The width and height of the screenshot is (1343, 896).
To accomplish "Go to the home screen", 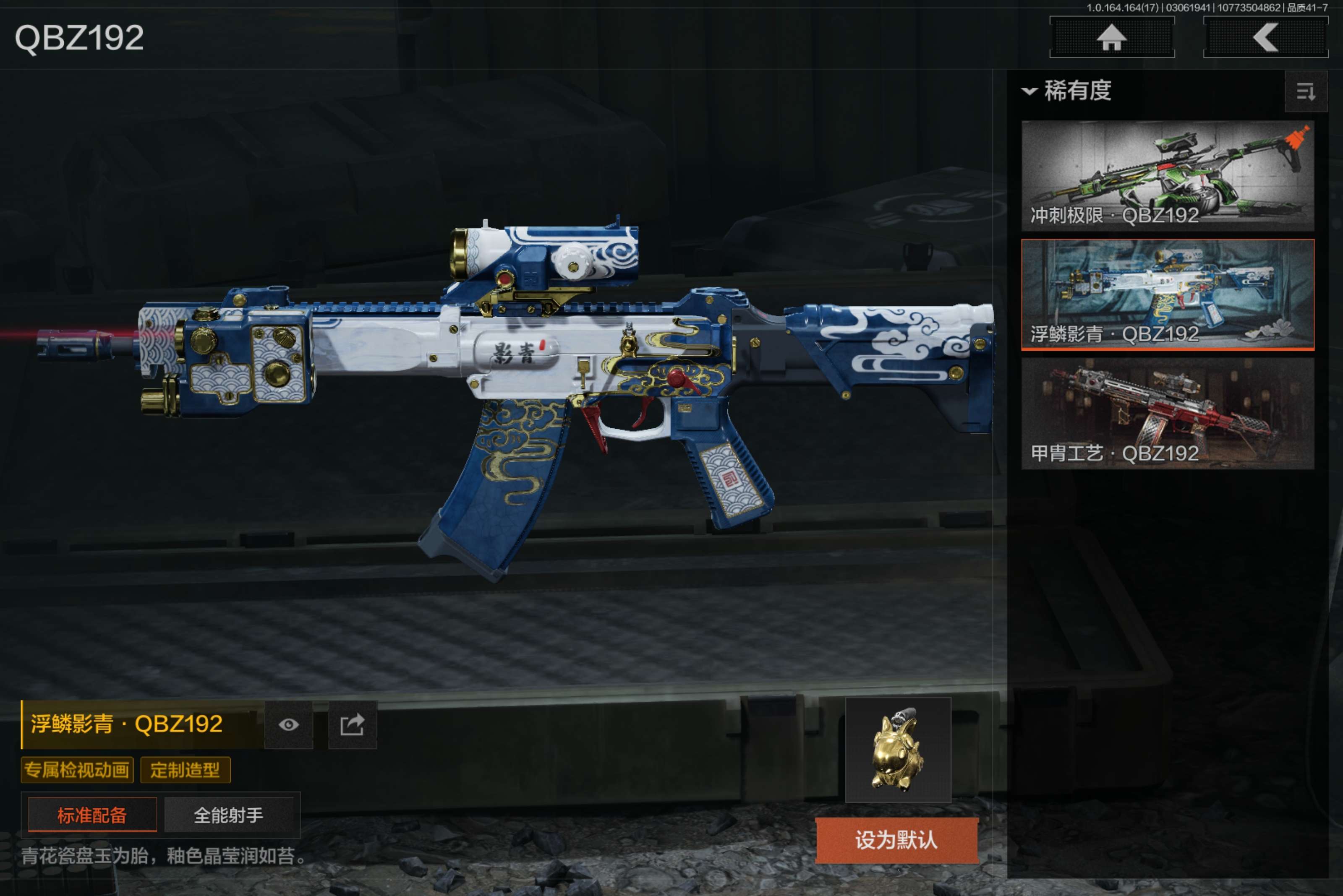I will click(1111, 38).
